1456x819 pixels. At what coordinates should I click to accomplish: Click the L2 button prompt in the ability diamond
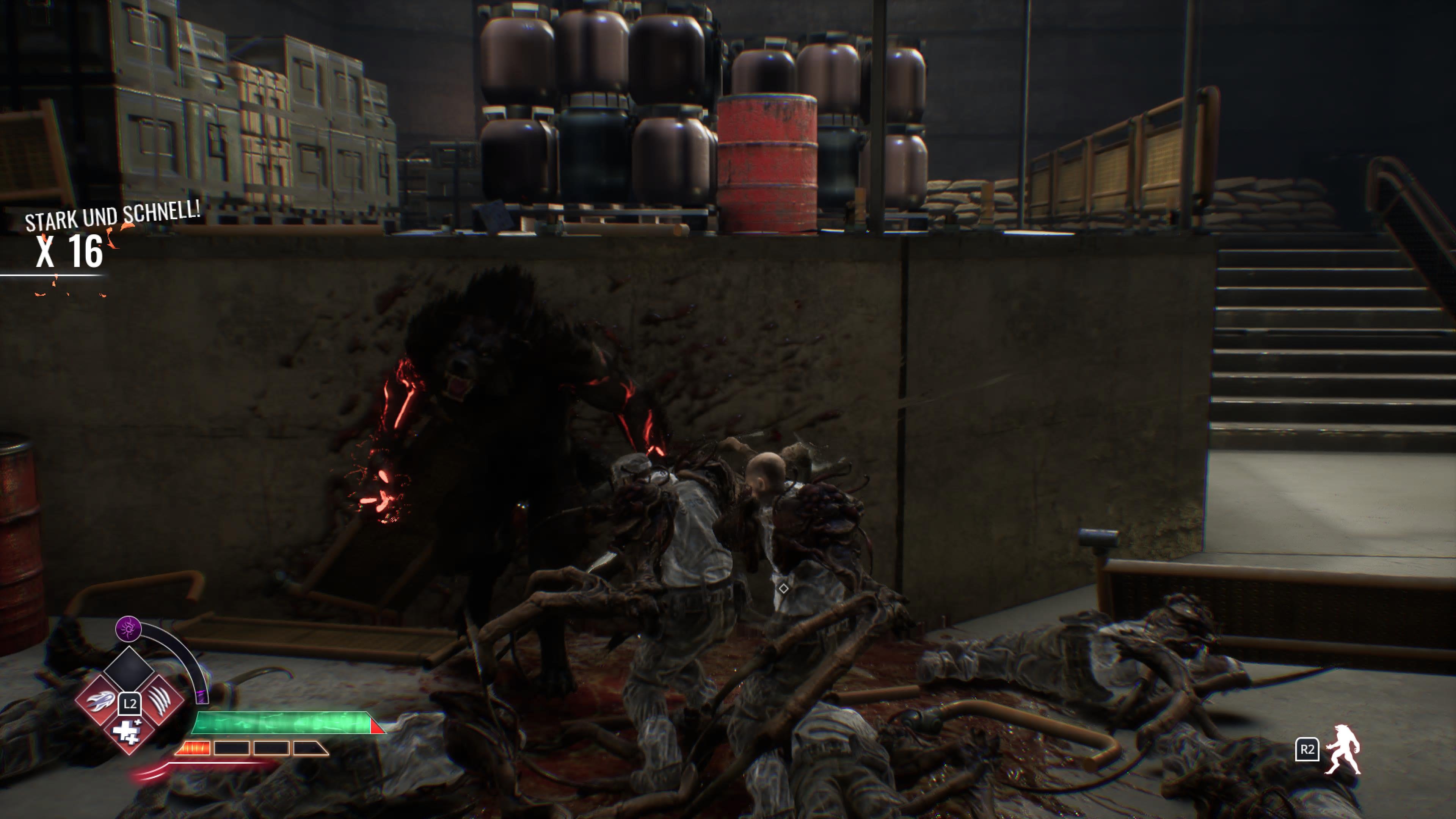coord(130,704)
